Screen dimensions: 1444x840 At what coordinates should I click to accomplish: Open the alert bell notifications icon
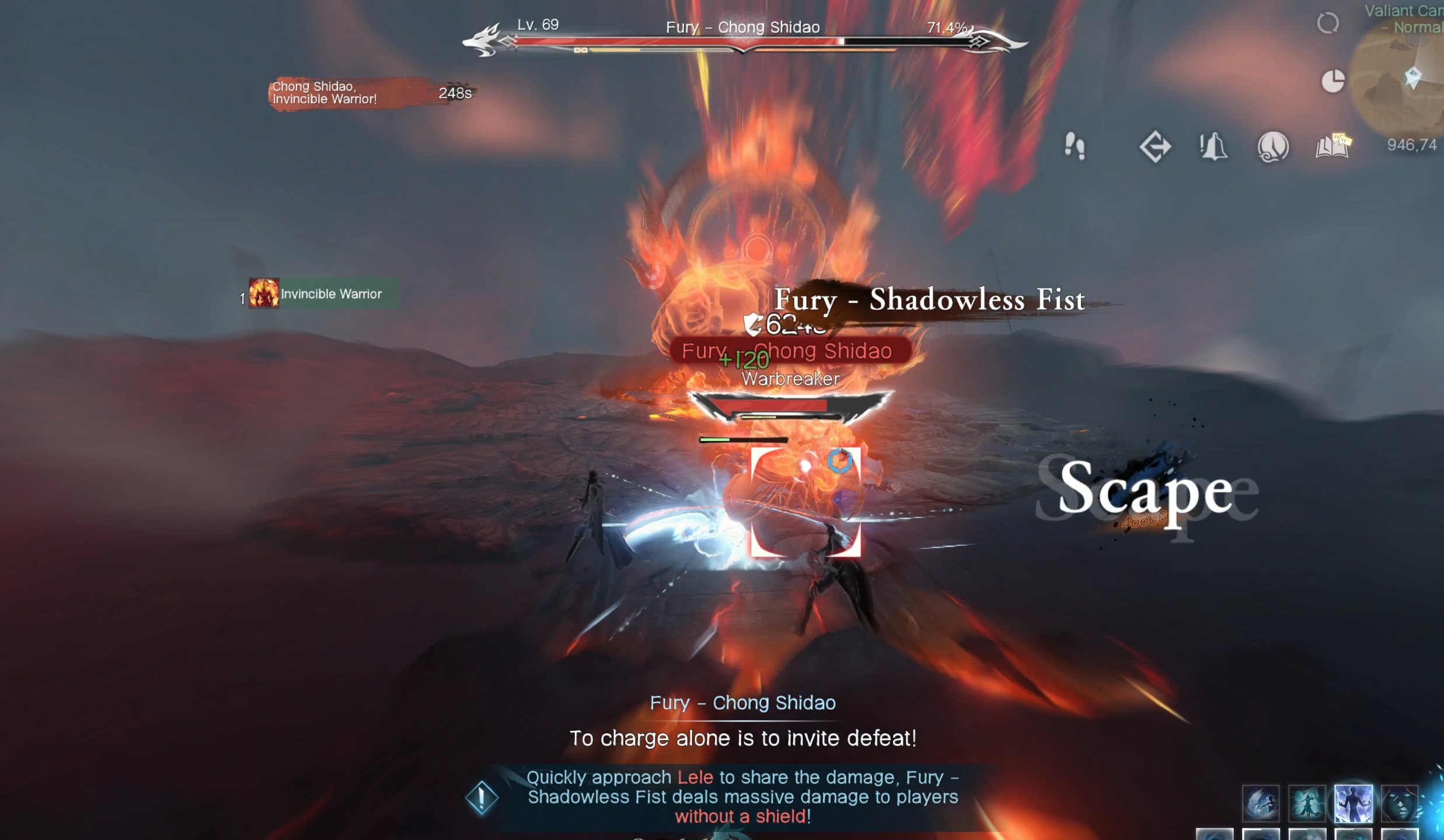[x=1213, y=146]
